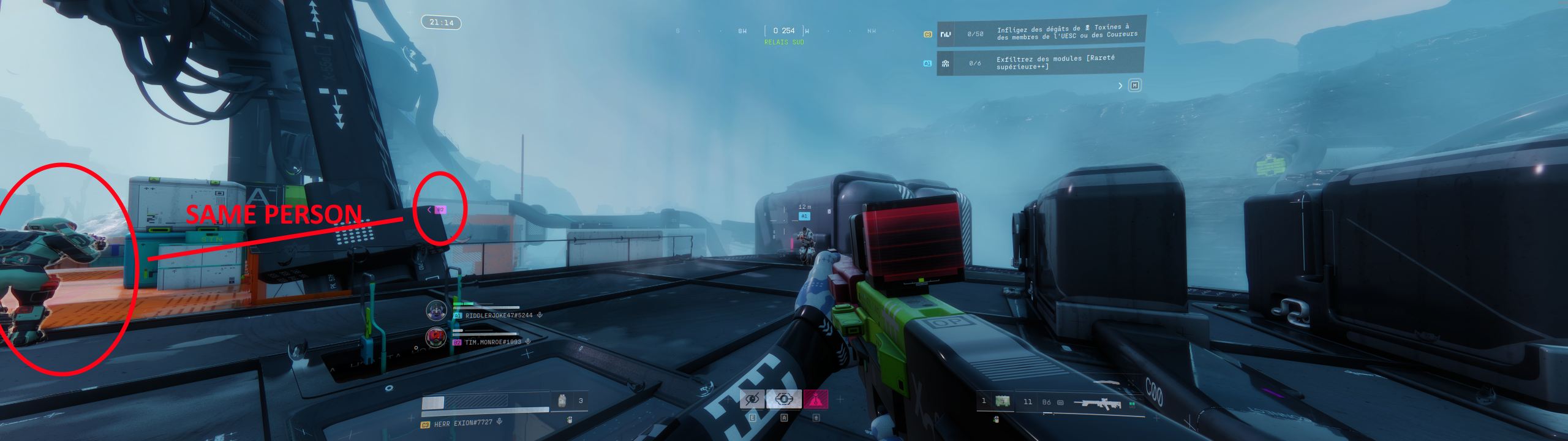Screen dimensions: 1568x441
Task: Activate the scanner eye ability icon
Action: [x=783, y=399]
